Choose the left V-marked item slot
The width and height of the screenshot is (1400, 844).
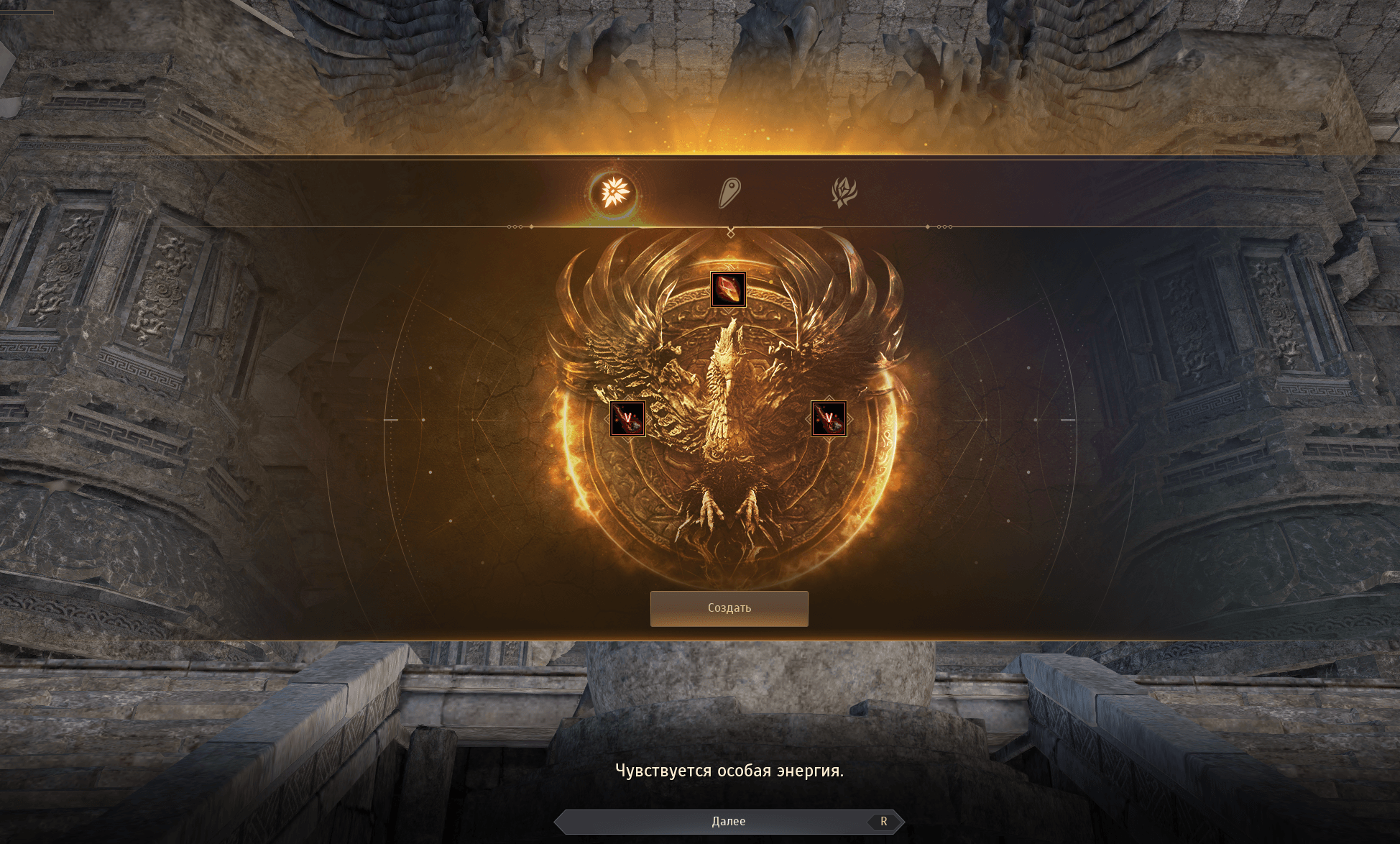point(627,418)
